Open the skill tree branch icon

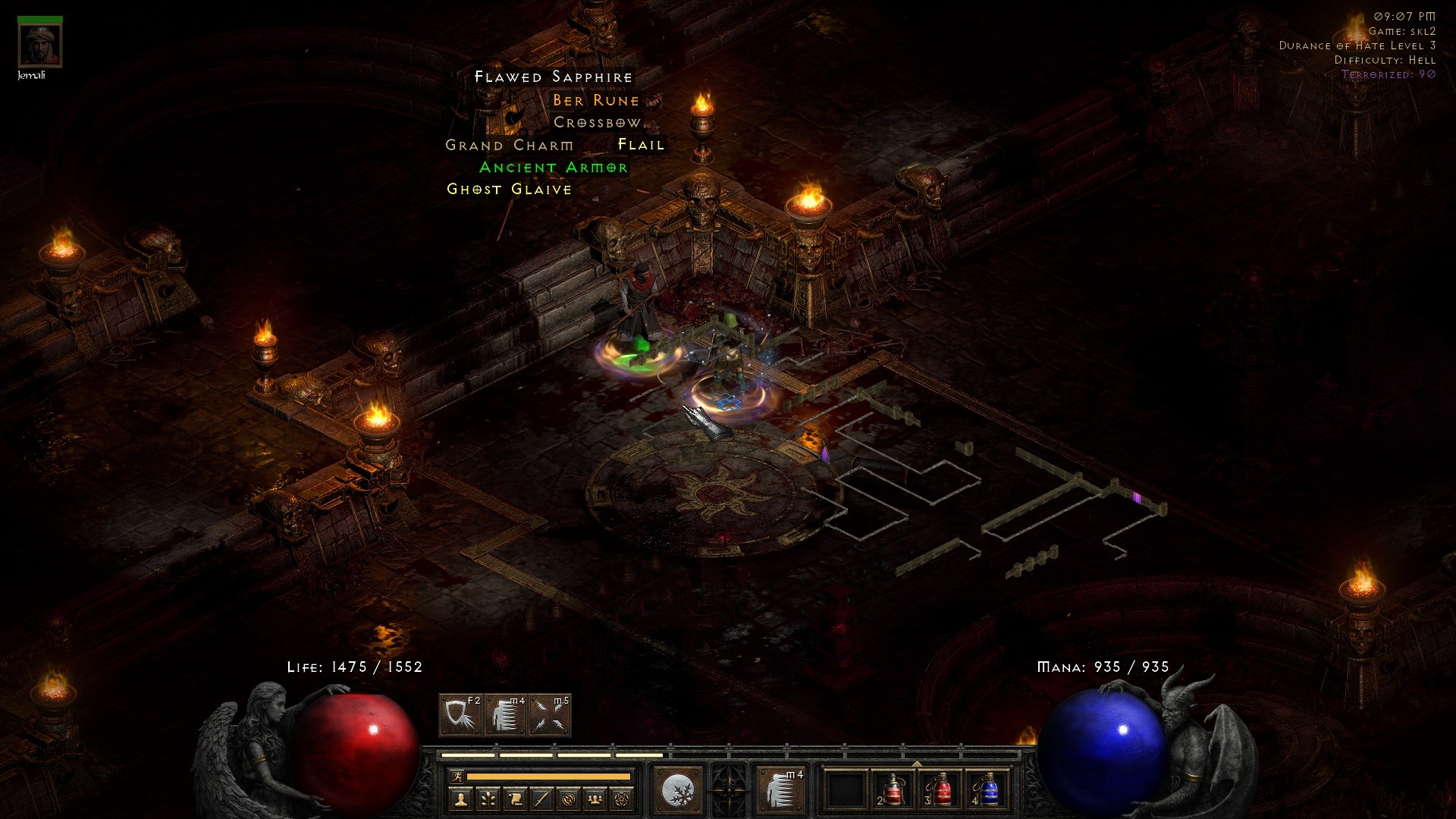pyautogui.click(x=488, y=799)
